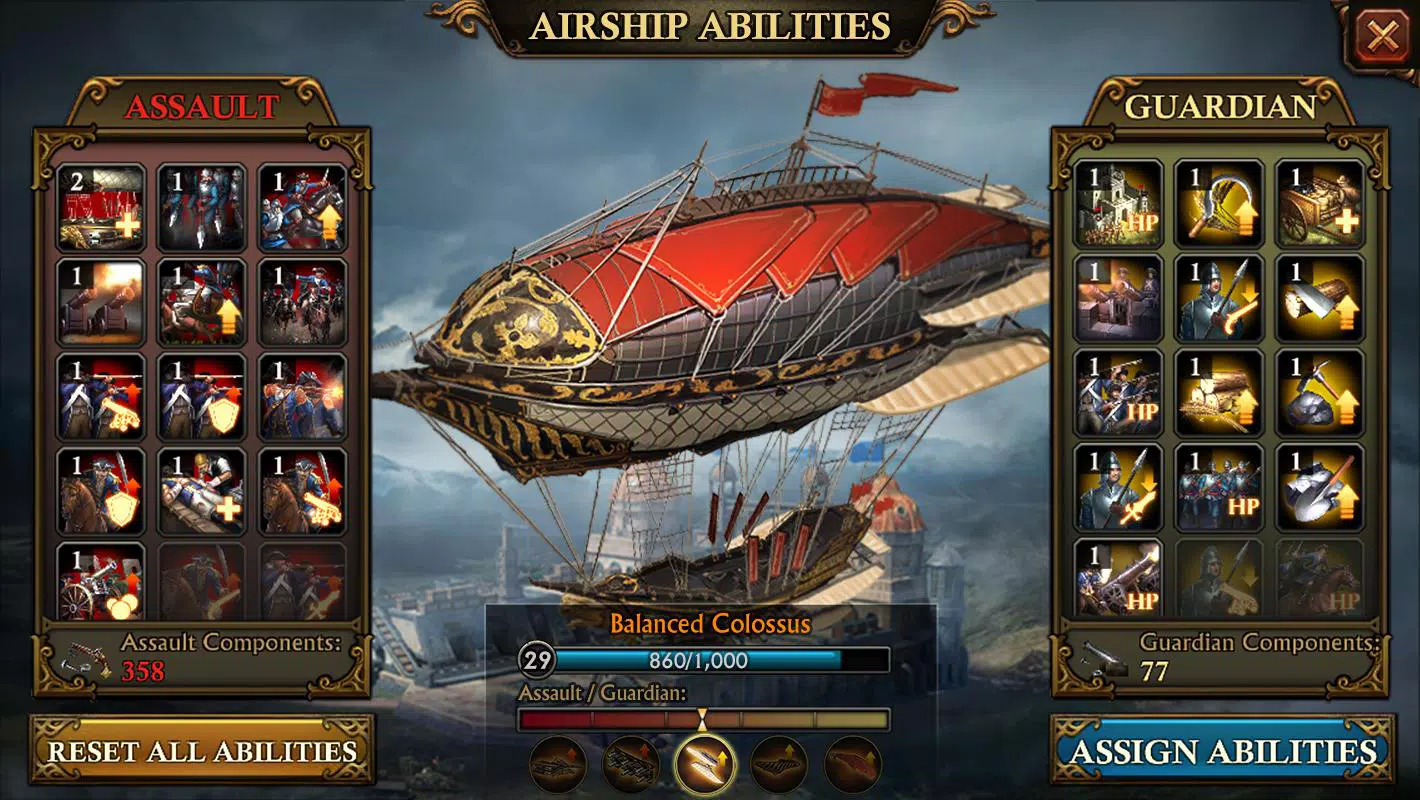The width and height of the screenshot is (1420, 800).
Task: Choose the leftmost airship variant circle
Action: (559, 763)
